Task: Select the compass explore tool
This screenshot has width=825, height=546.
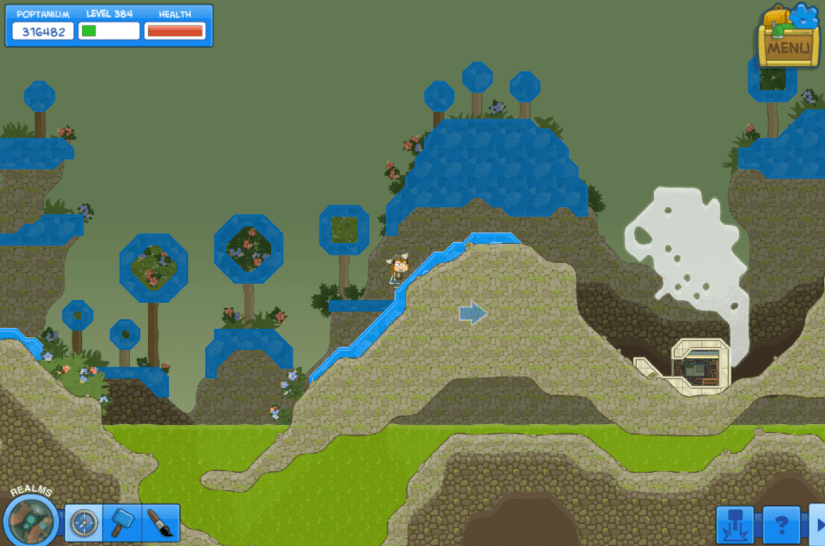Action: pos(84,522)
